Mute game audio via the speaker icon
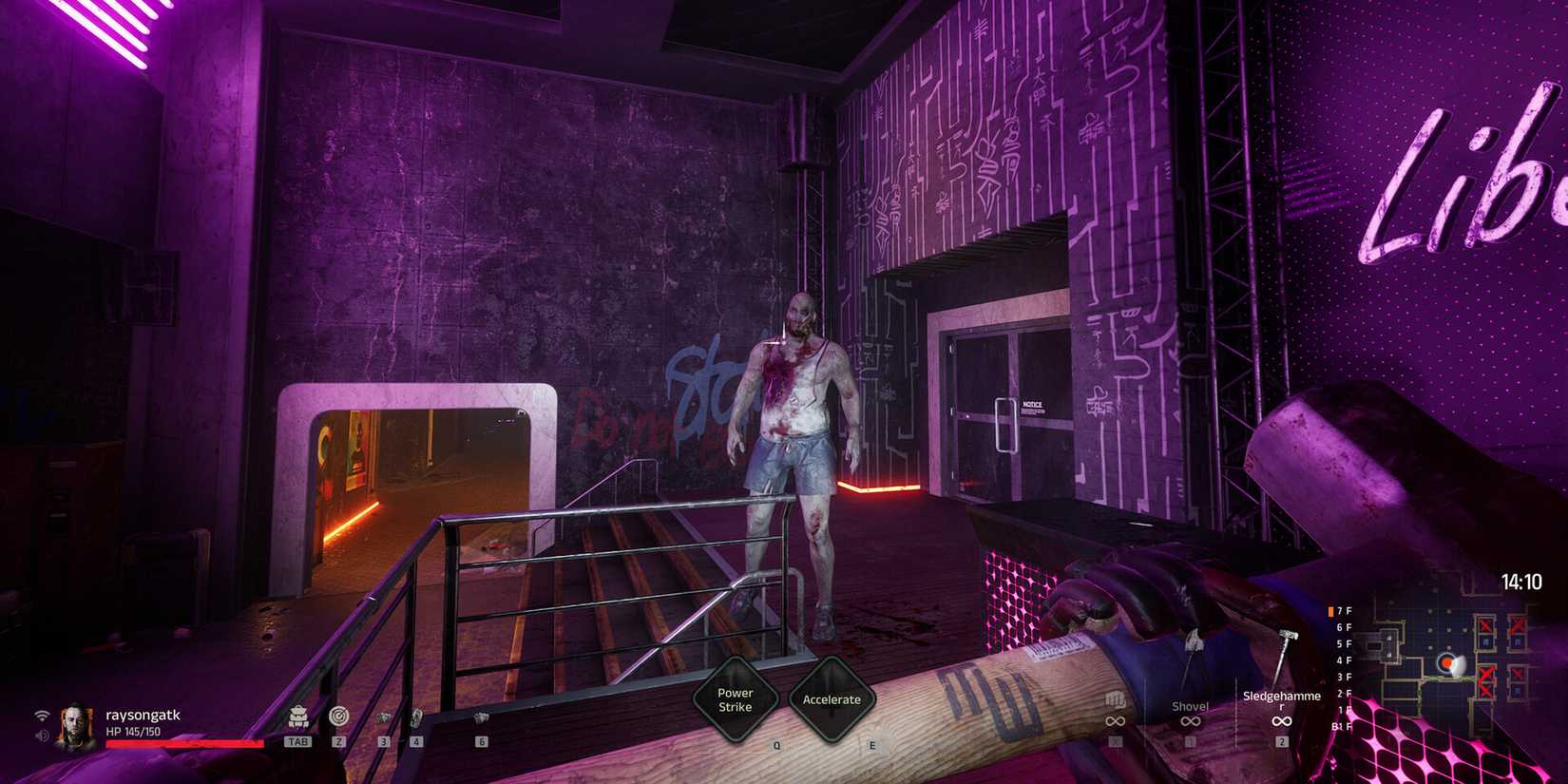 pos(42,735)
